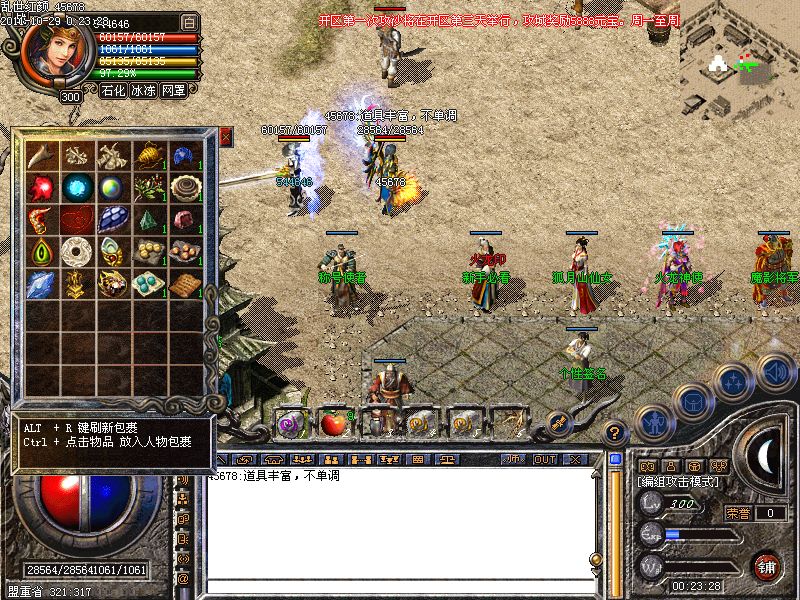Activate the 冰冻 skill button
This screenshot has width=800, height=600.
point(143,90)
